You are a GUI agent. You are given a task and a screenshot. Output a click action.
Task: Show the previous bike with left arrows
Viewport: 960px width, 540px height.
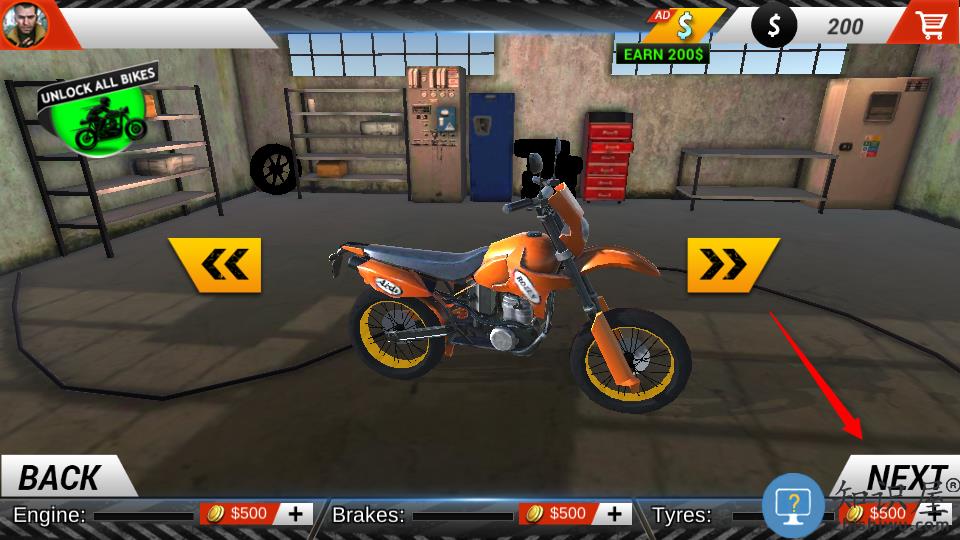[x=214, y=265]
